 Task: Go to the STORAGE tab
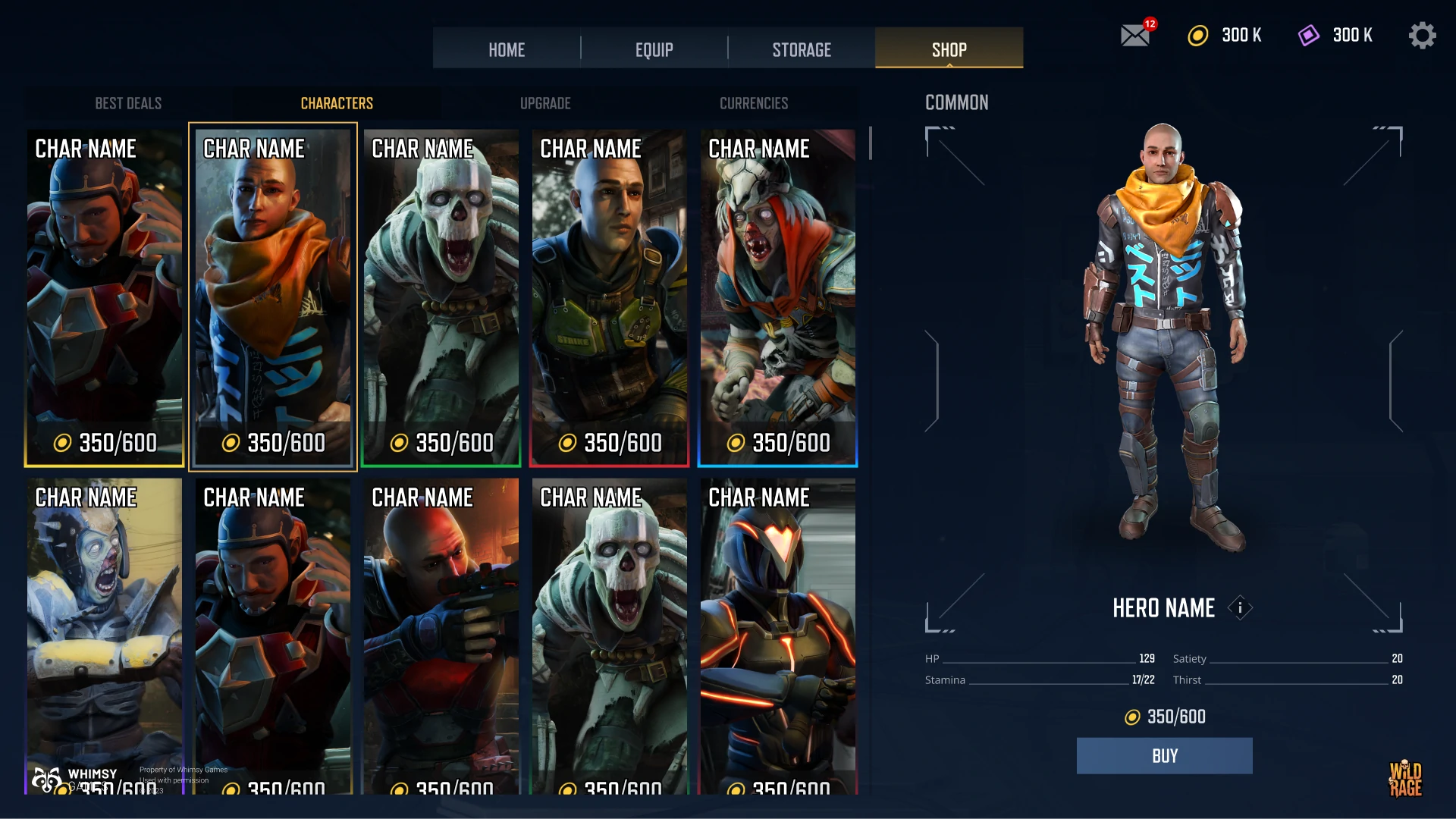(802, 49)
